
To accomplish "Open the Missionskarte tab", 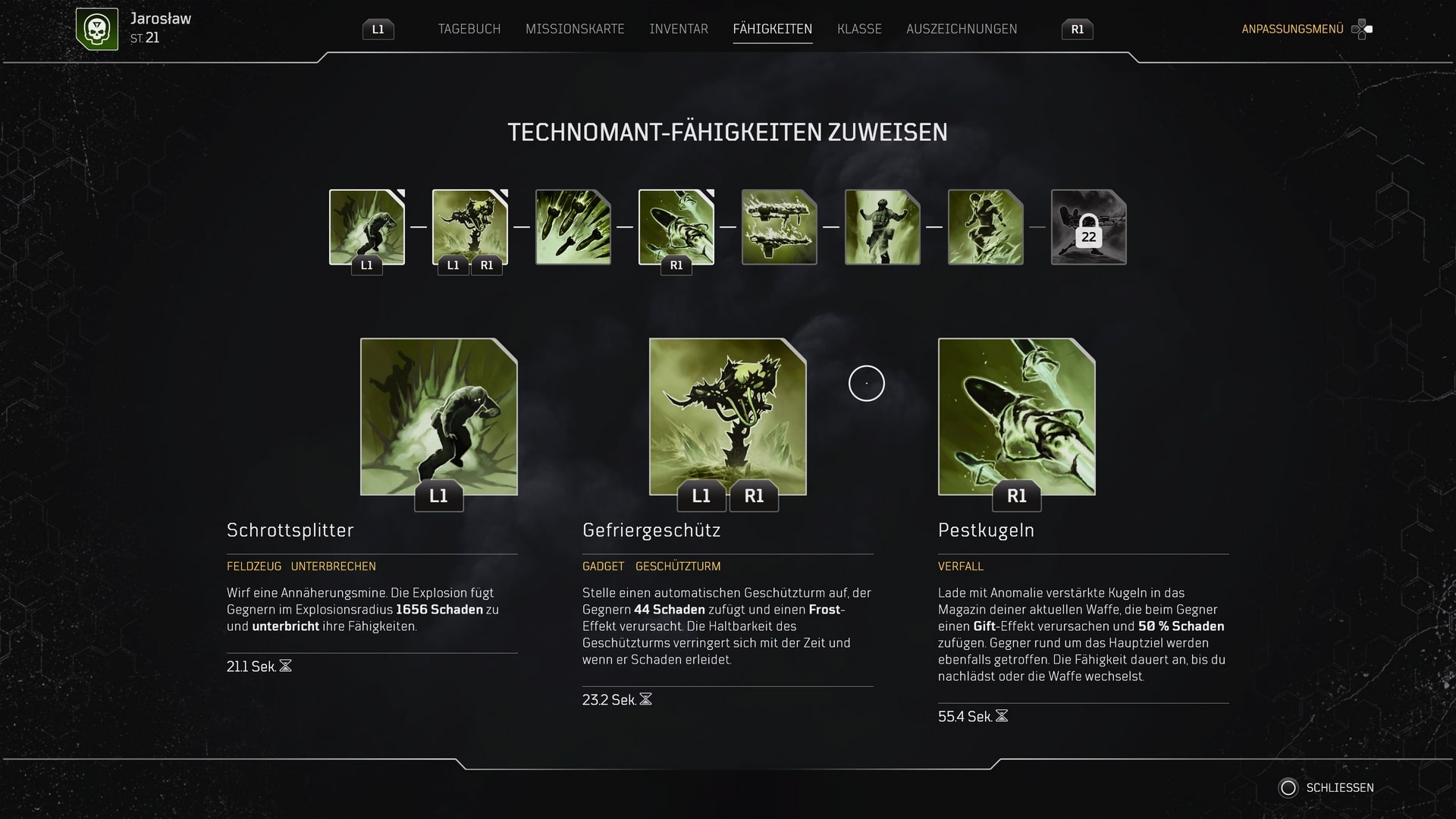I will tap(575, 29).
